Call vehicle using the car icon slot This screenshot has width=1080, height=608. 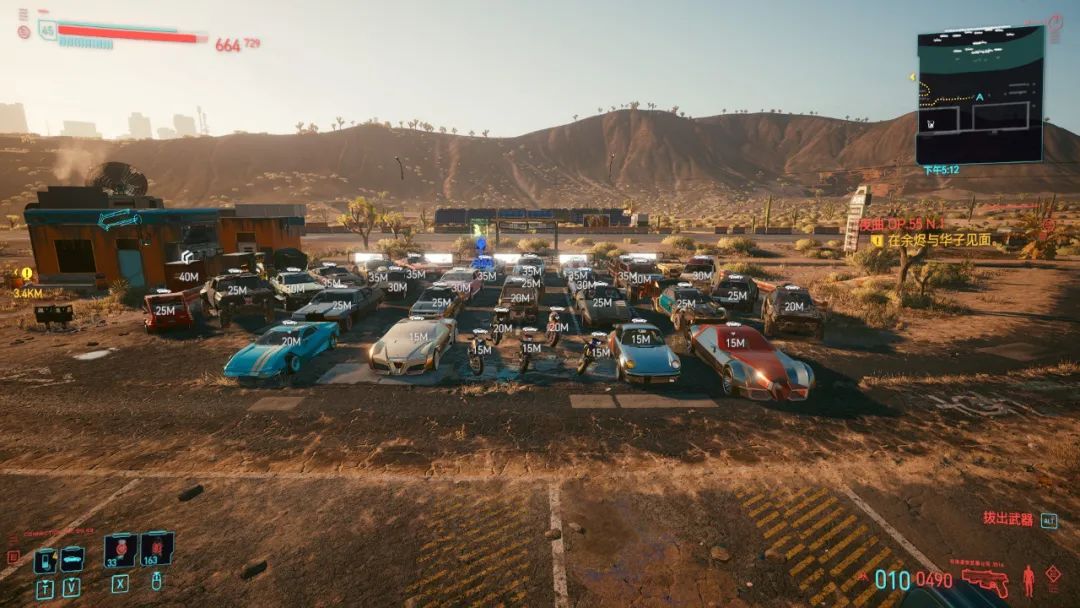72,559
